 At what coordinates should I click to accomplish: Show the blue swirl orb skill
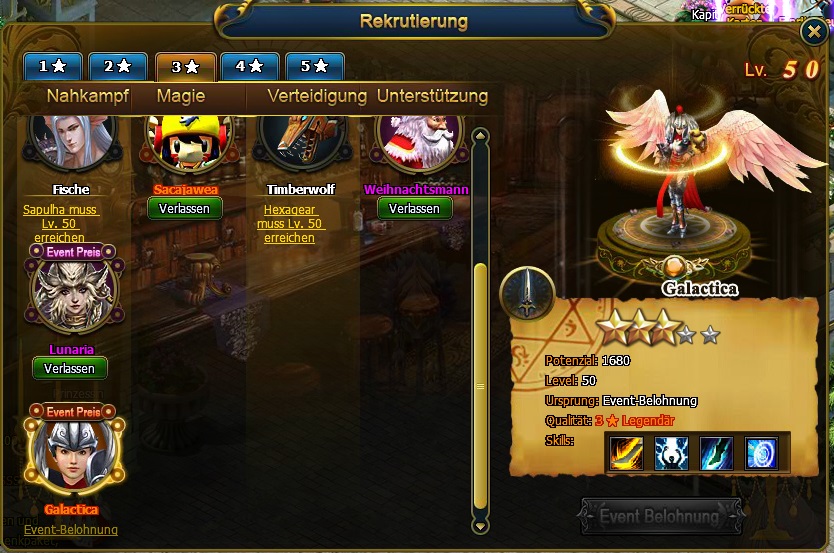coord(761,454)
